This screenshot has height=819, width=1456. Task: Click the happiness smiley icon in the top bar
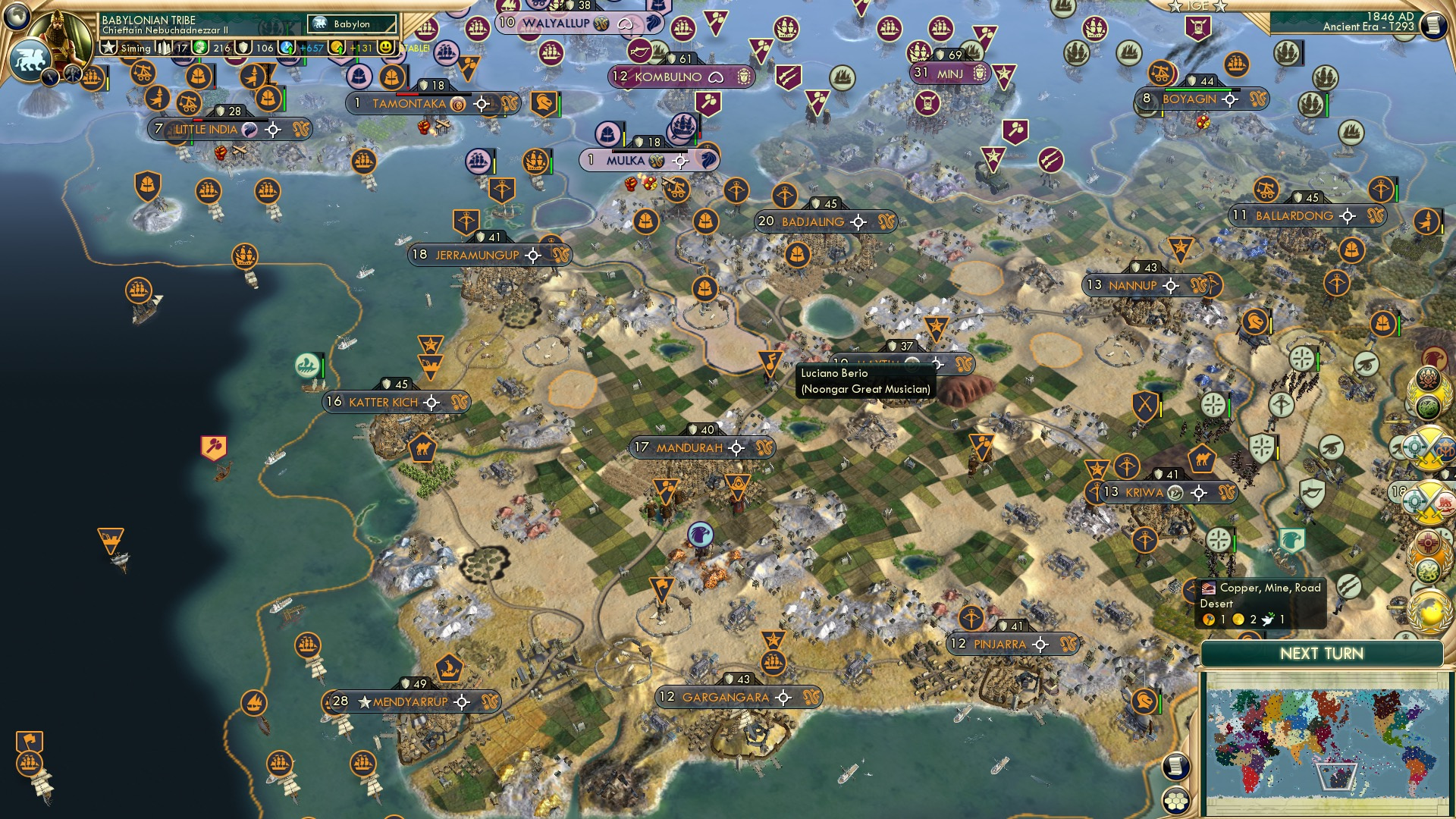coord(387,47)
